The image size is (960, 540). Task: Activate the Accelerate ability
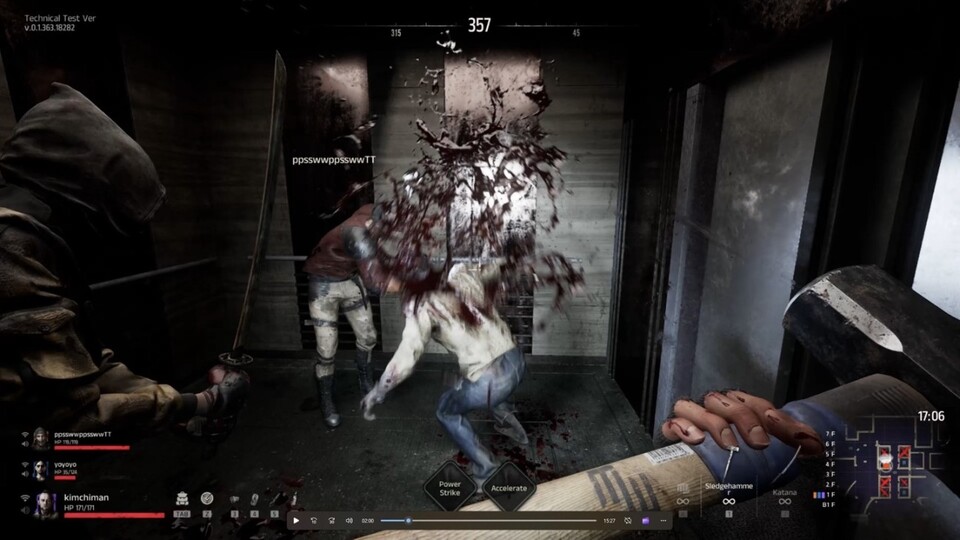click(509, 488)
